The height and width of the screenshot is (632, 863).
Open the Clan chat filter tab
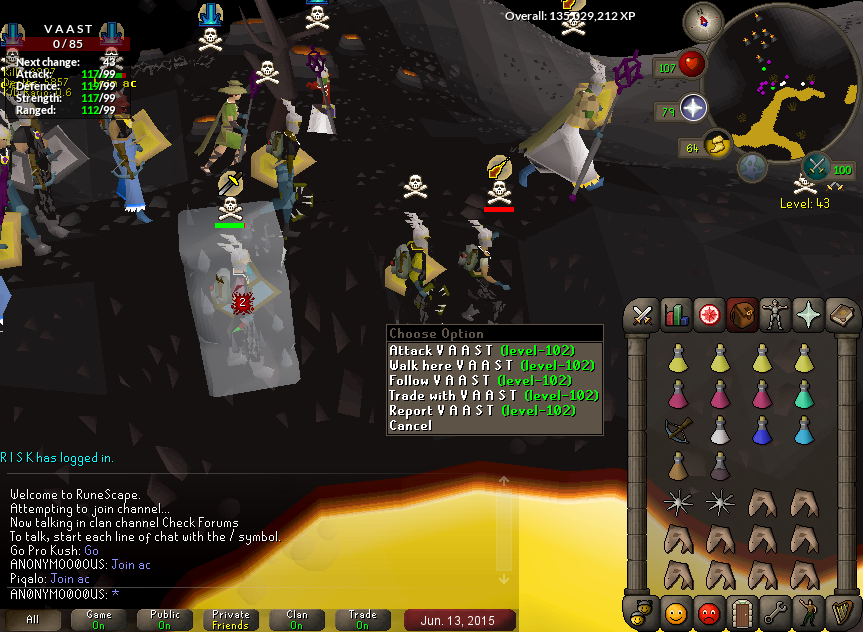pyautogui.click(x=297, y=620)
